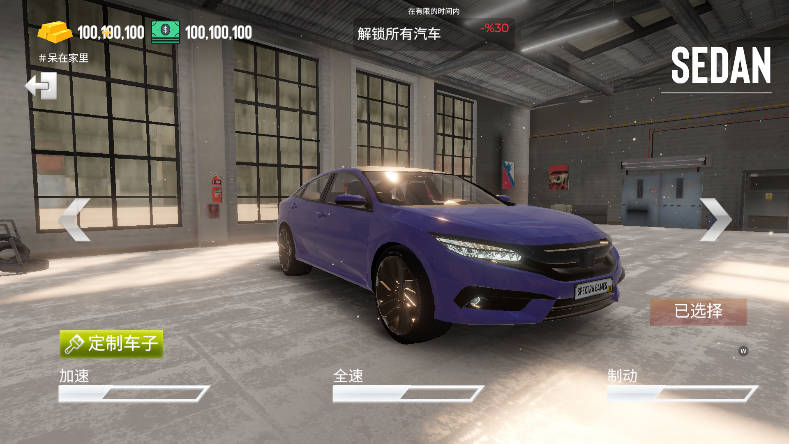The height and width of the screenshot is (444, 789).
Task: Show the next car with right arrow
Action: [x=715, y=219]
